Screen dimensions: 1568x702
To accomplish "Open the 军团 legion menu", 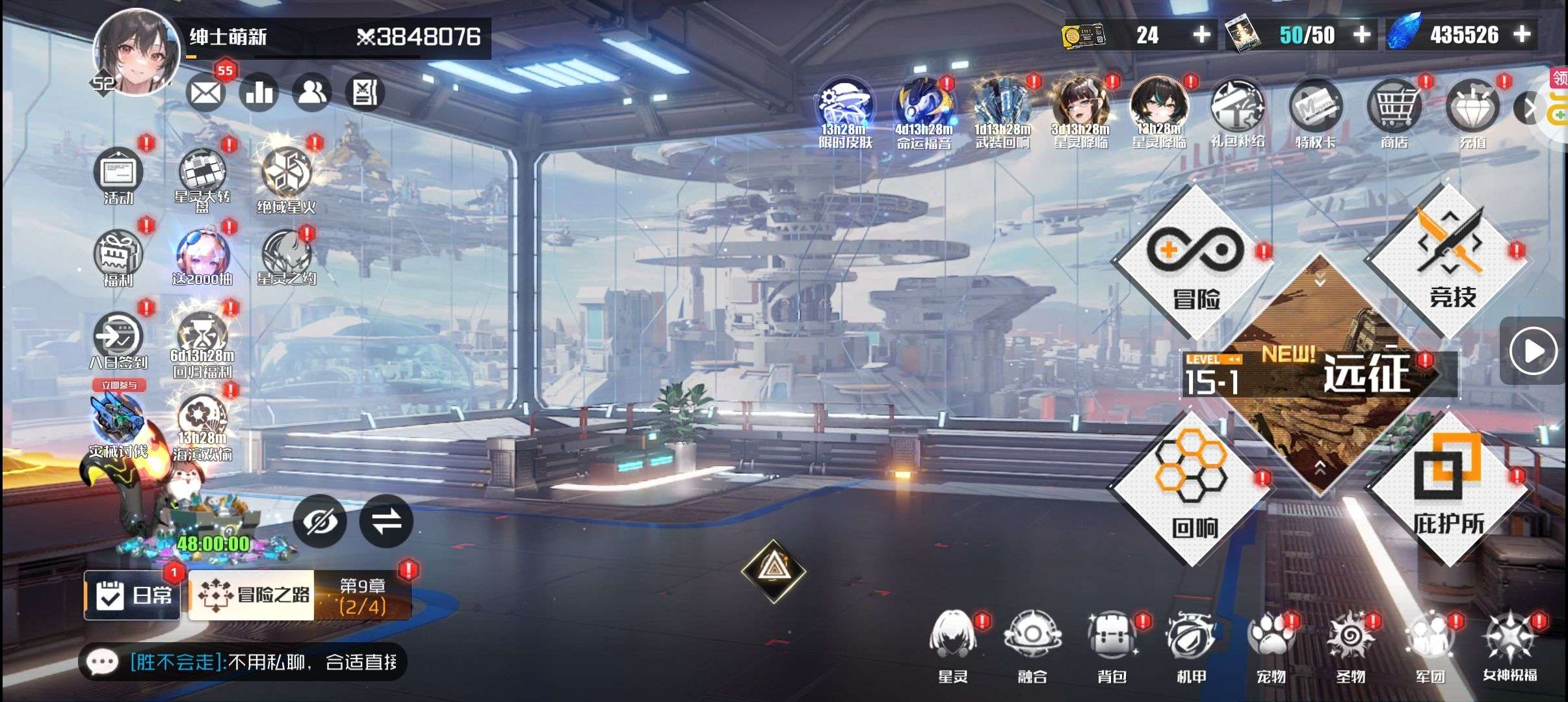I will pos(1430,645).
